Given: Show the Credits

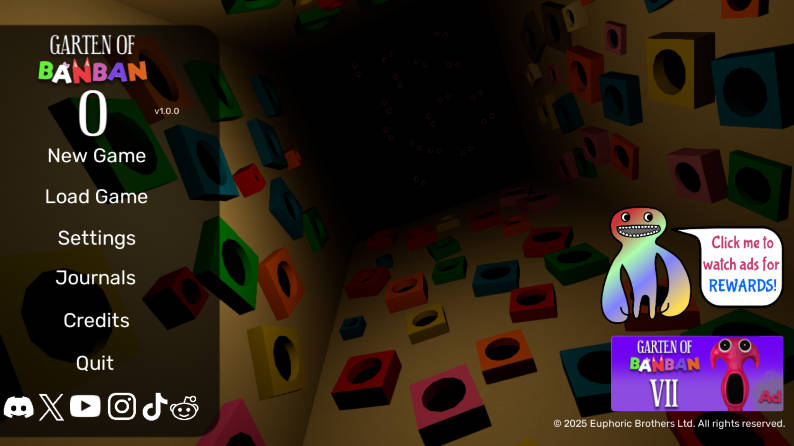Looking at the screenshot, I should click(96, 320).
